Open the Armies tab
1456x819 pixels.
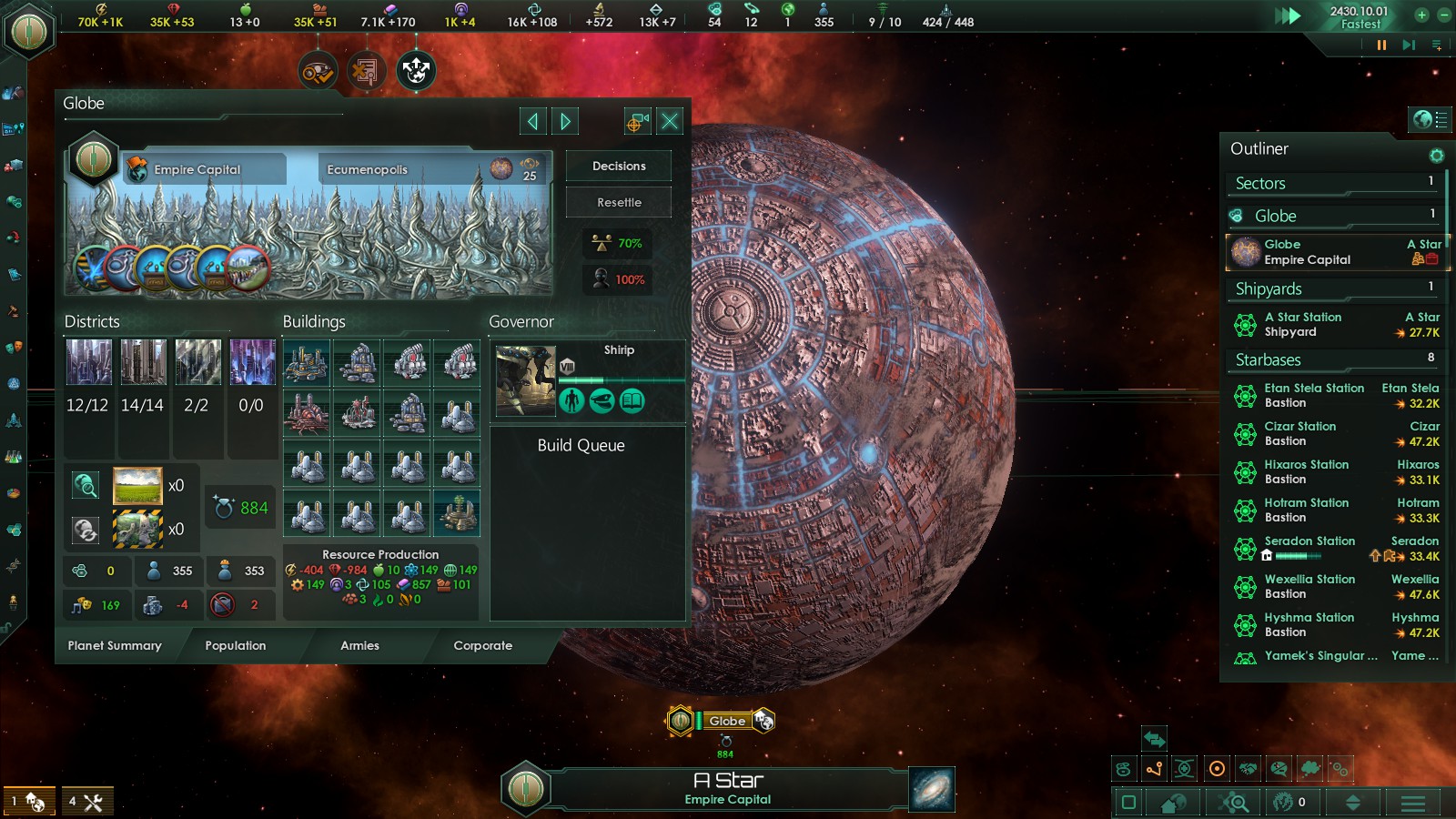pyautogui.click(x=359, y=645)
